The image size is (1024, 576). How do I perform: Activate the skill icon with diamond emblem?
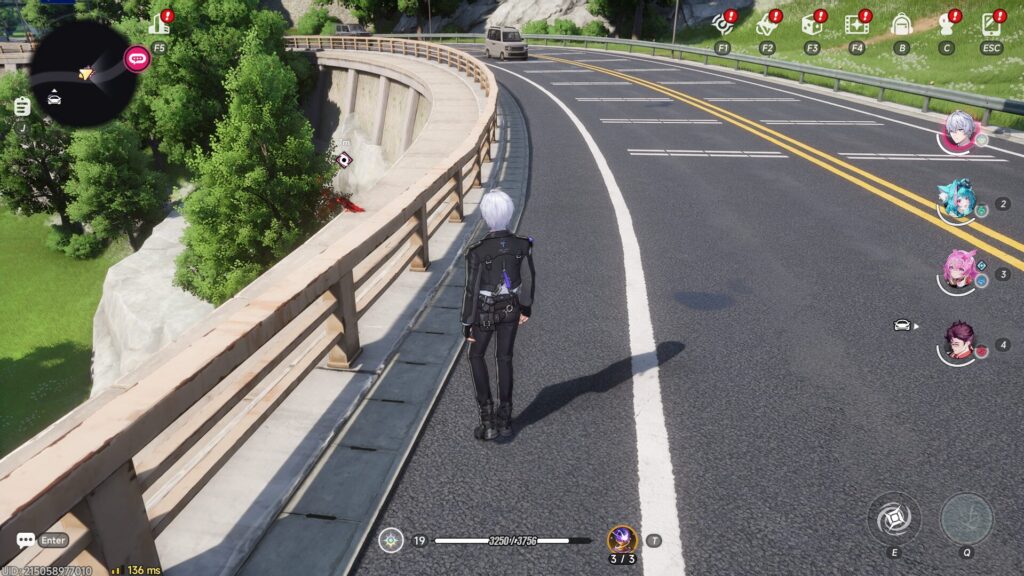[x=893, y=518]
